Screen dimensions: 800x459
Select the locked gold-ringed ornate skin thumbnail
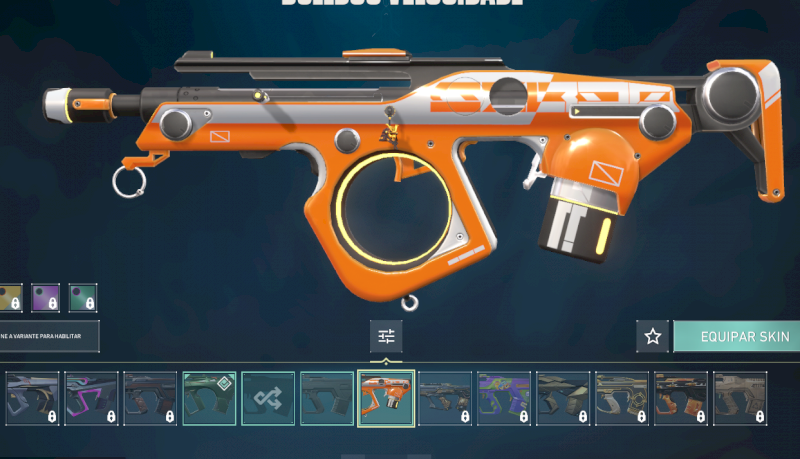tap(622, 398)
